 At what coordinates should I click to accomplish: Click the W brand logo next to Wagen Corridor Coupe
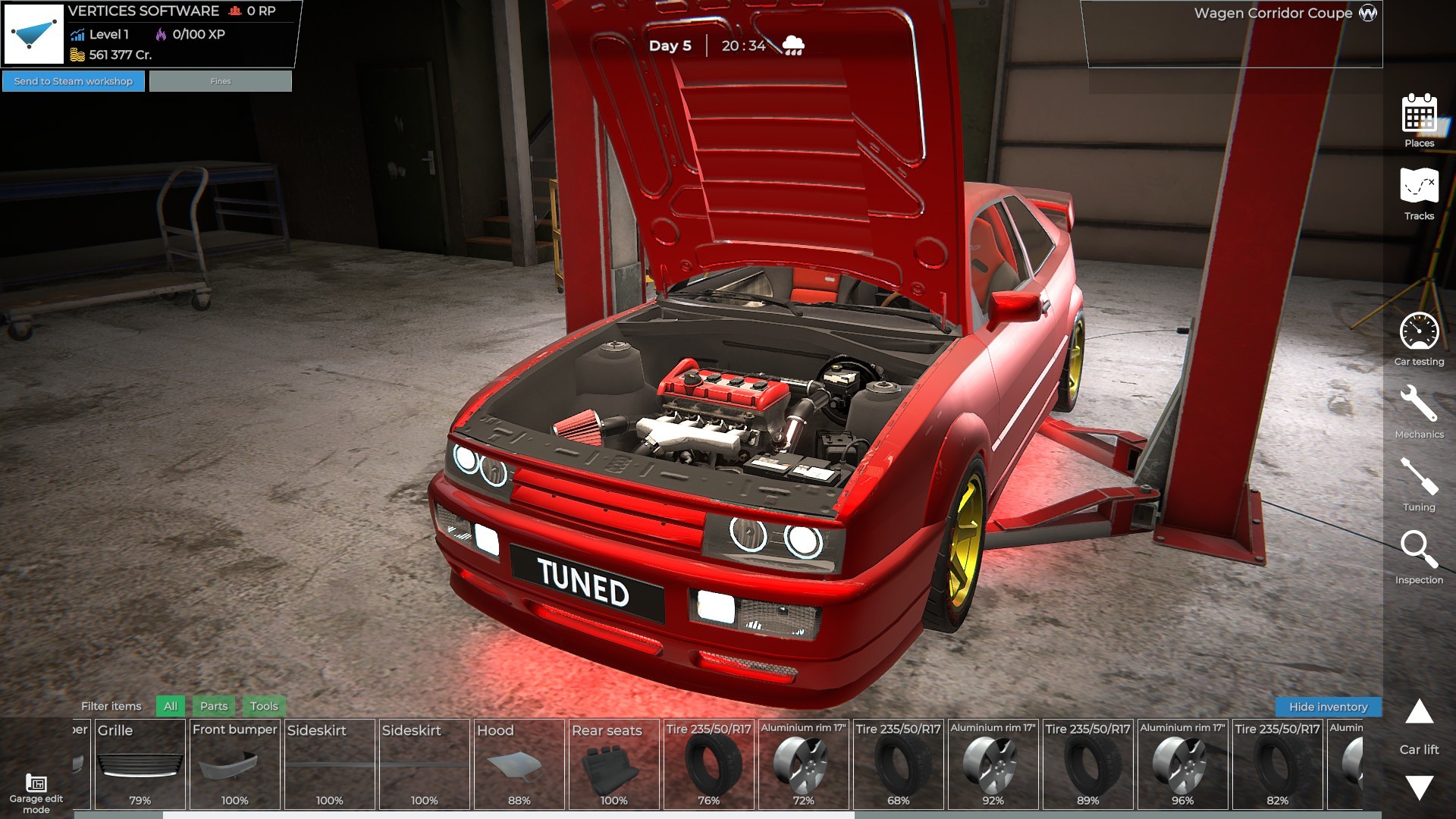[1369, 13]
